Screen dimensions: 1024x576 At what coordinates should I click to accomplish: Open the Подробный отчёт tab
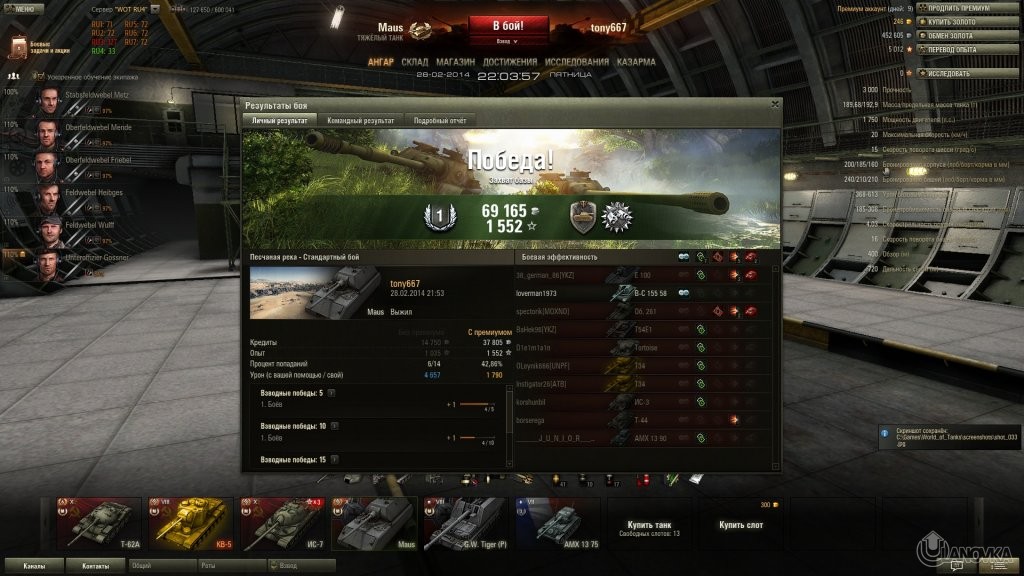click(440, 120)
